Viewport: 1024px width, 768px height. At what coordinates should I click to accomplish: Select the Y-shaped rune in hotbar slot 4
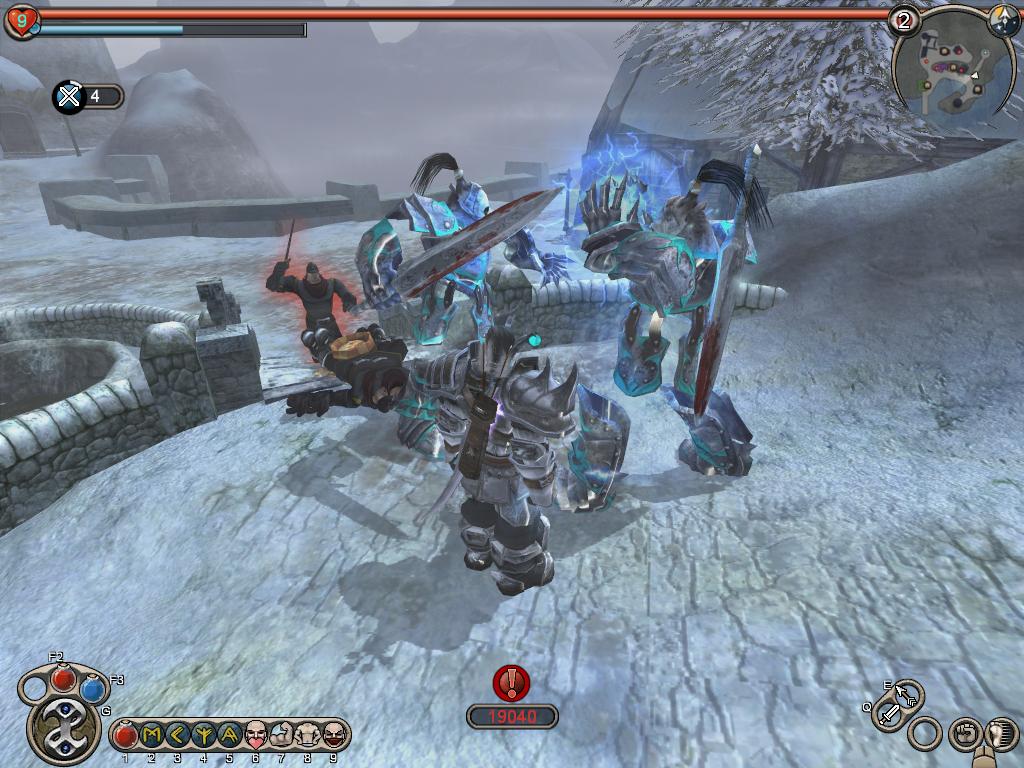203,735
